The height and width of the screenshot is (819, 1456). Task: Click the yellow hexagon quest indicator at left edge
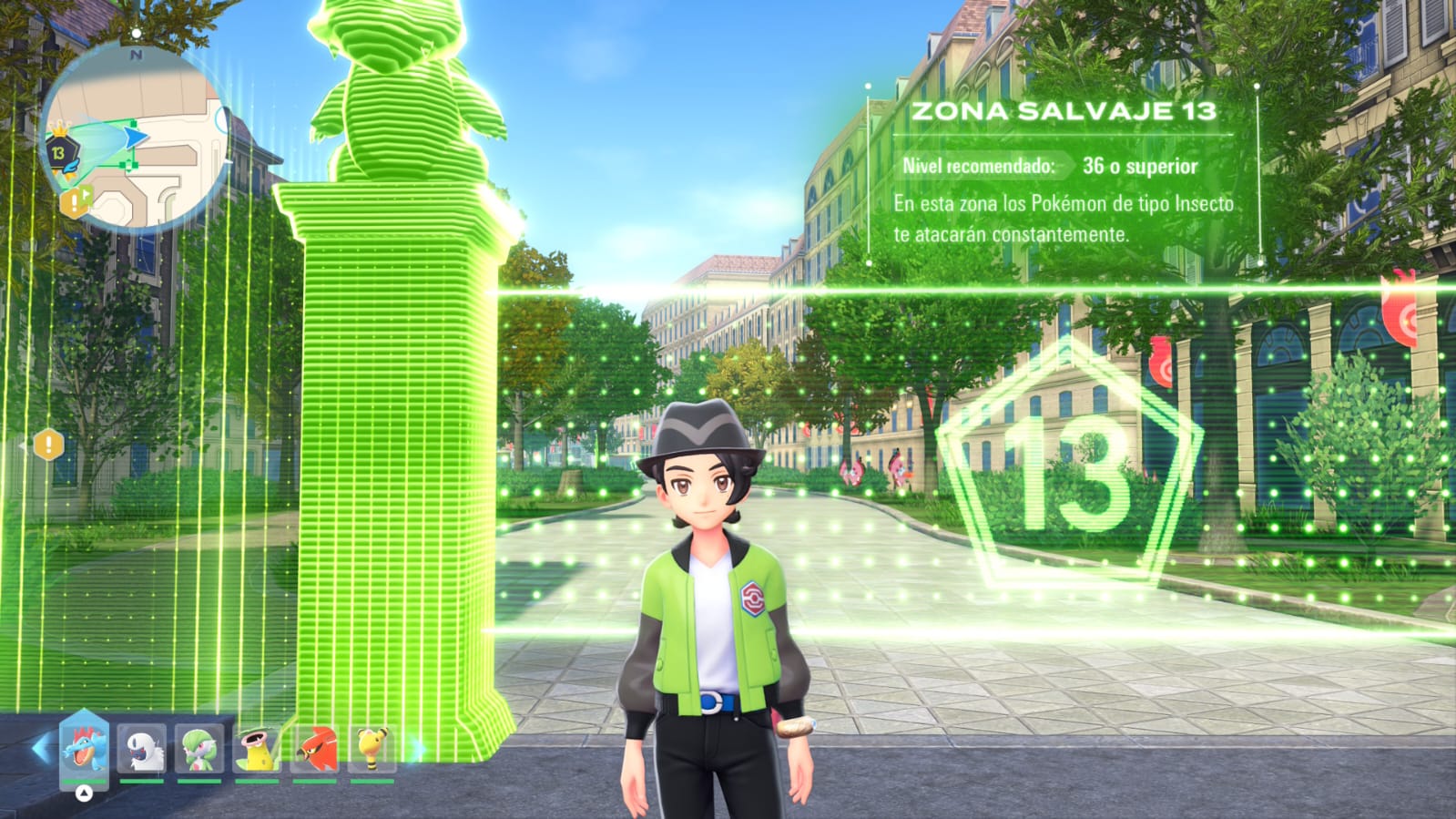[x=47, y=445]
